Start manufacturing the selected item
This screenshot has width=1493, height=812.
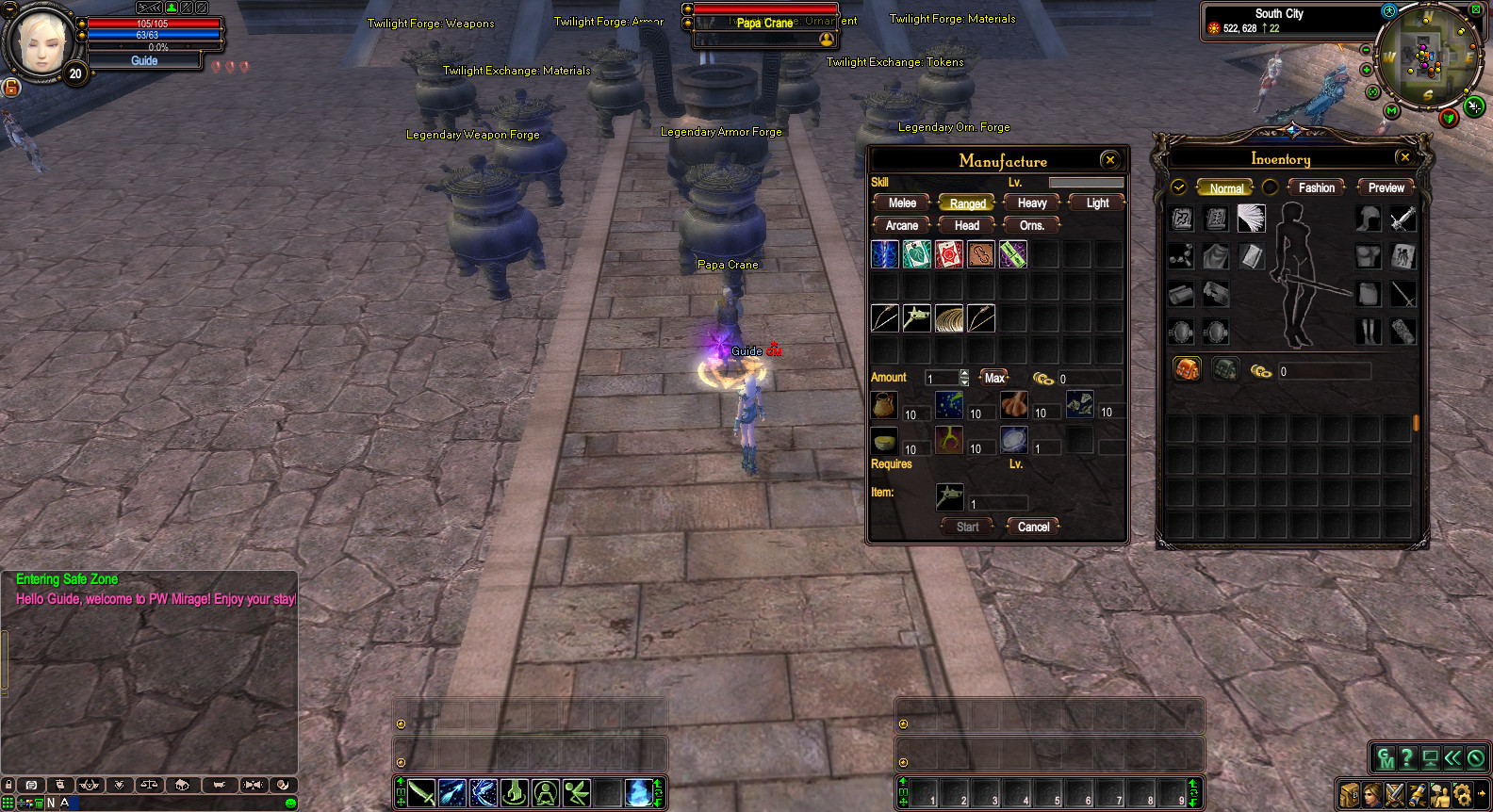(x=967, y=528)
